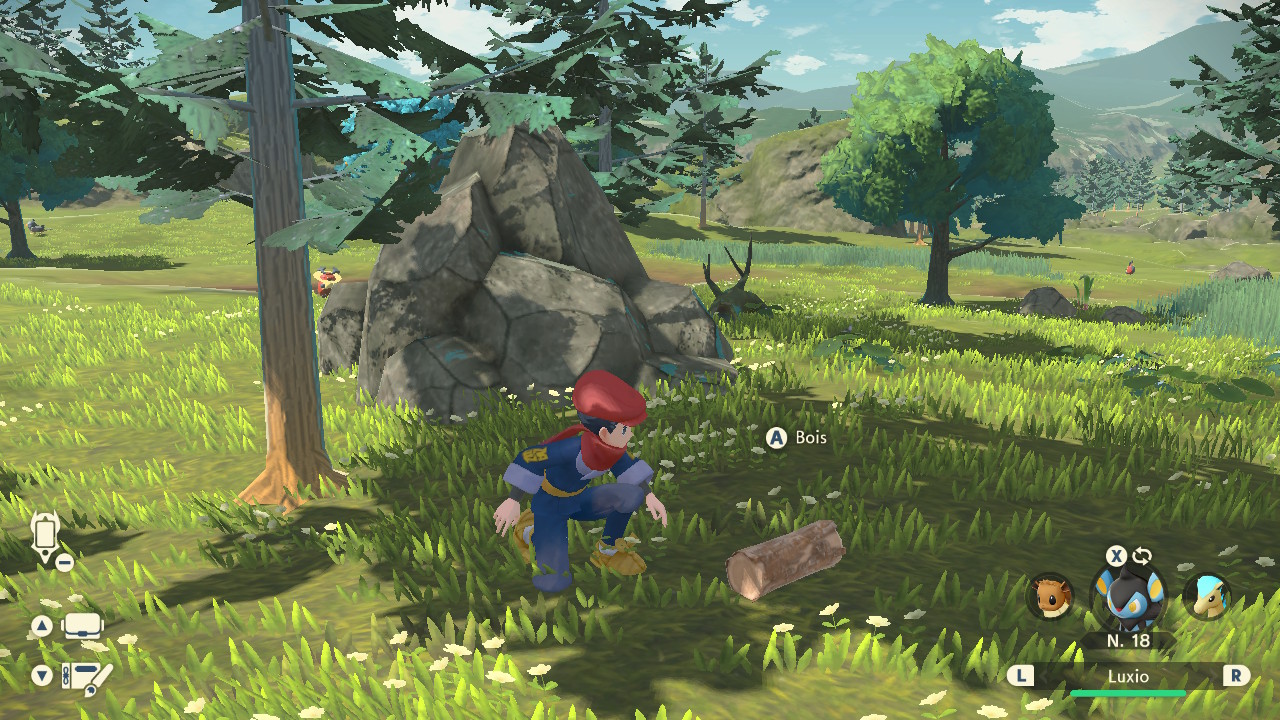Viewport: 1280px width, 720px height.
Task: Select the Cyndaquil party icon
Action: pos(1206,596)
